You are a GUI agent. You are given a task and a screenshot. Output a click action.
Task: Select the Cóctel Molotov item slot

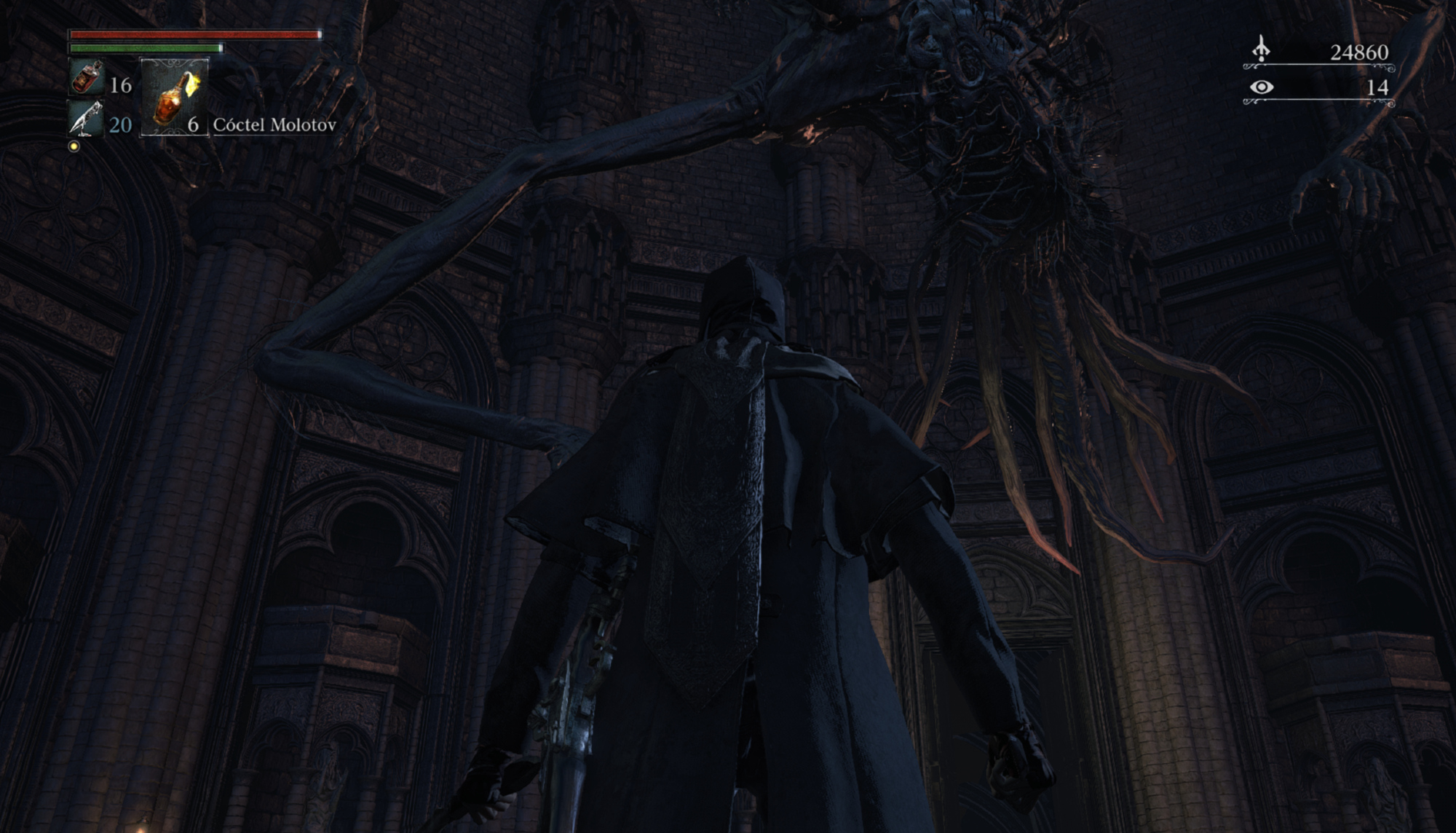[x=174, y=98]
